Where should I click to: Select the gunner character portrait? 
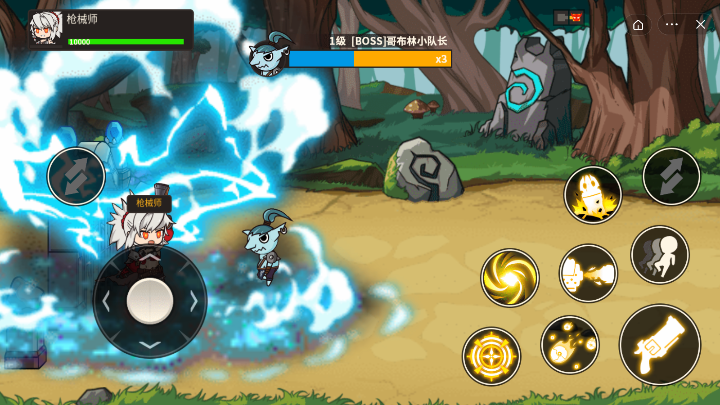[x=46, y=28]
